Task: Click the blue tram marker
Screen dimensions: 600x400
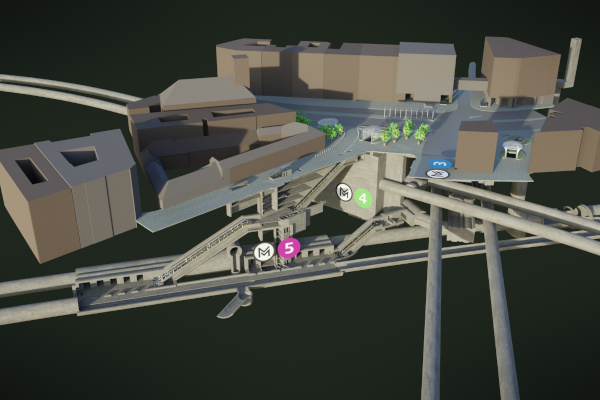Action: pyautogui.click(x=441, y=162)
